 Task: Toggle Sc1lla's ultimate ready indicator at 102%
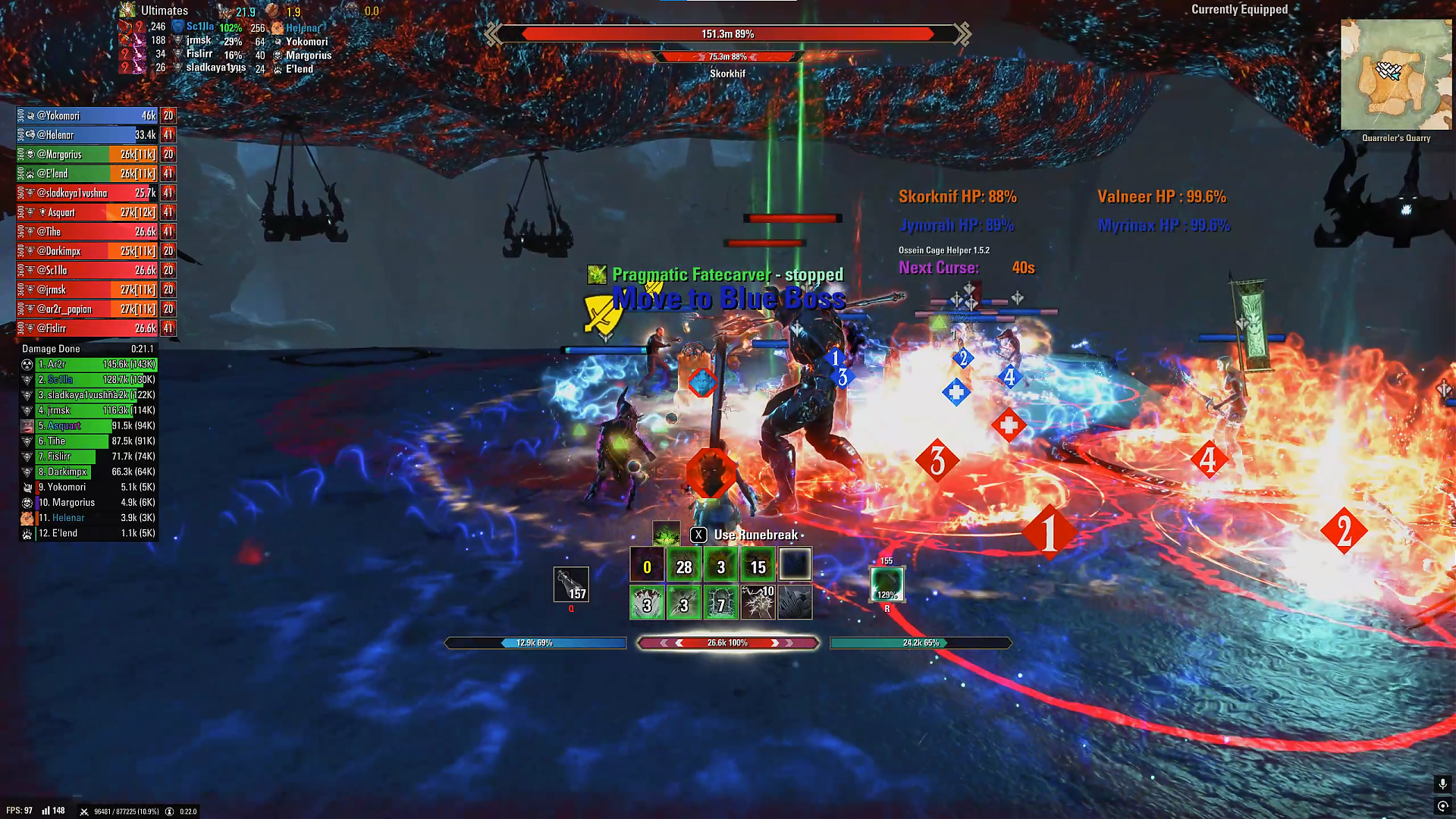coord(231,28)
